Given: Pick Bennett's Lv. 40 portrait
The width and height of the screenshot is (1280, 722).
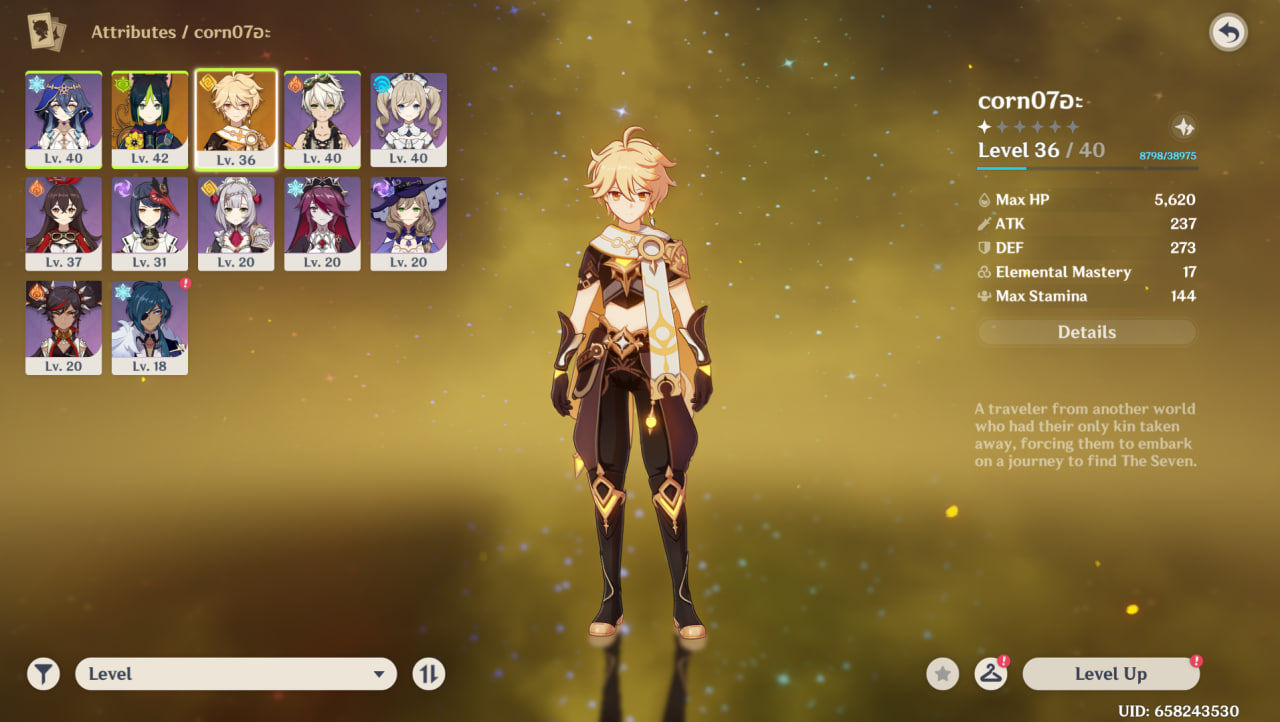Looking at the screenshot, I should click(x=322, y=118).
